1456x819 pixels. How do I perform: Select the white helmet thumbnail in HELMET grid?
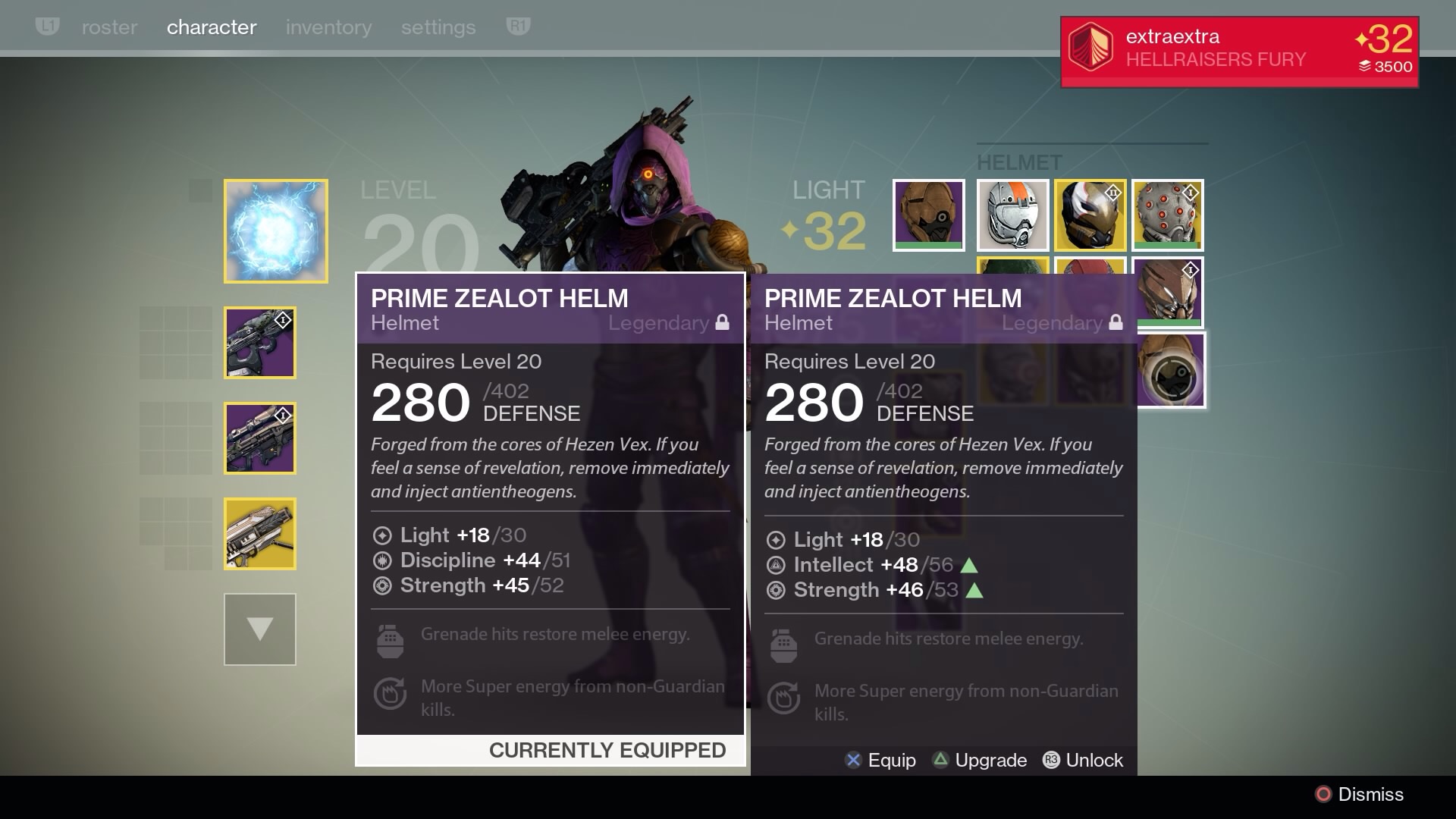(x=1014, y=215)
